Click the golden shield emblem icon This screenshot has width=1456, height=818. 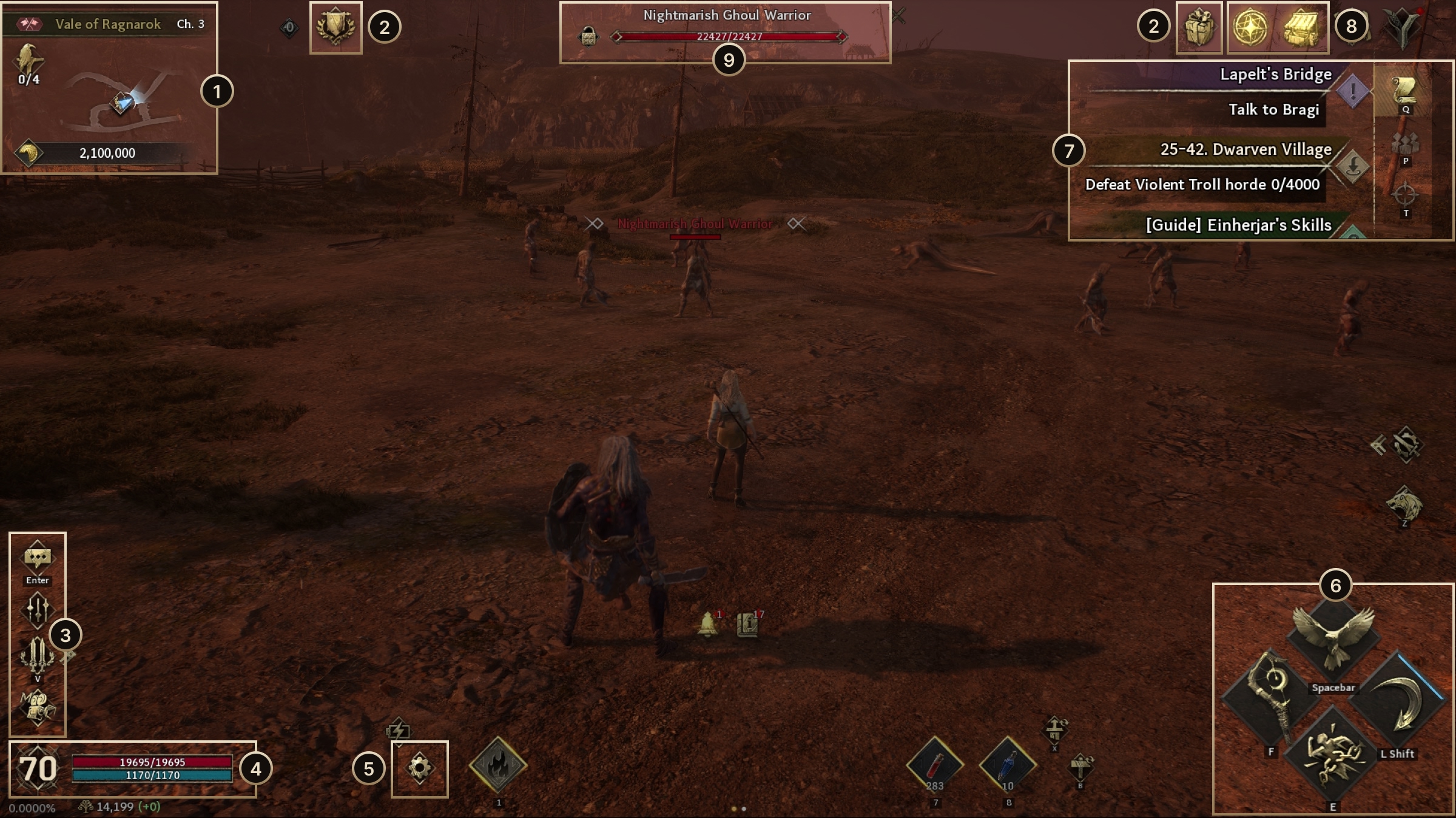[335, 28]
